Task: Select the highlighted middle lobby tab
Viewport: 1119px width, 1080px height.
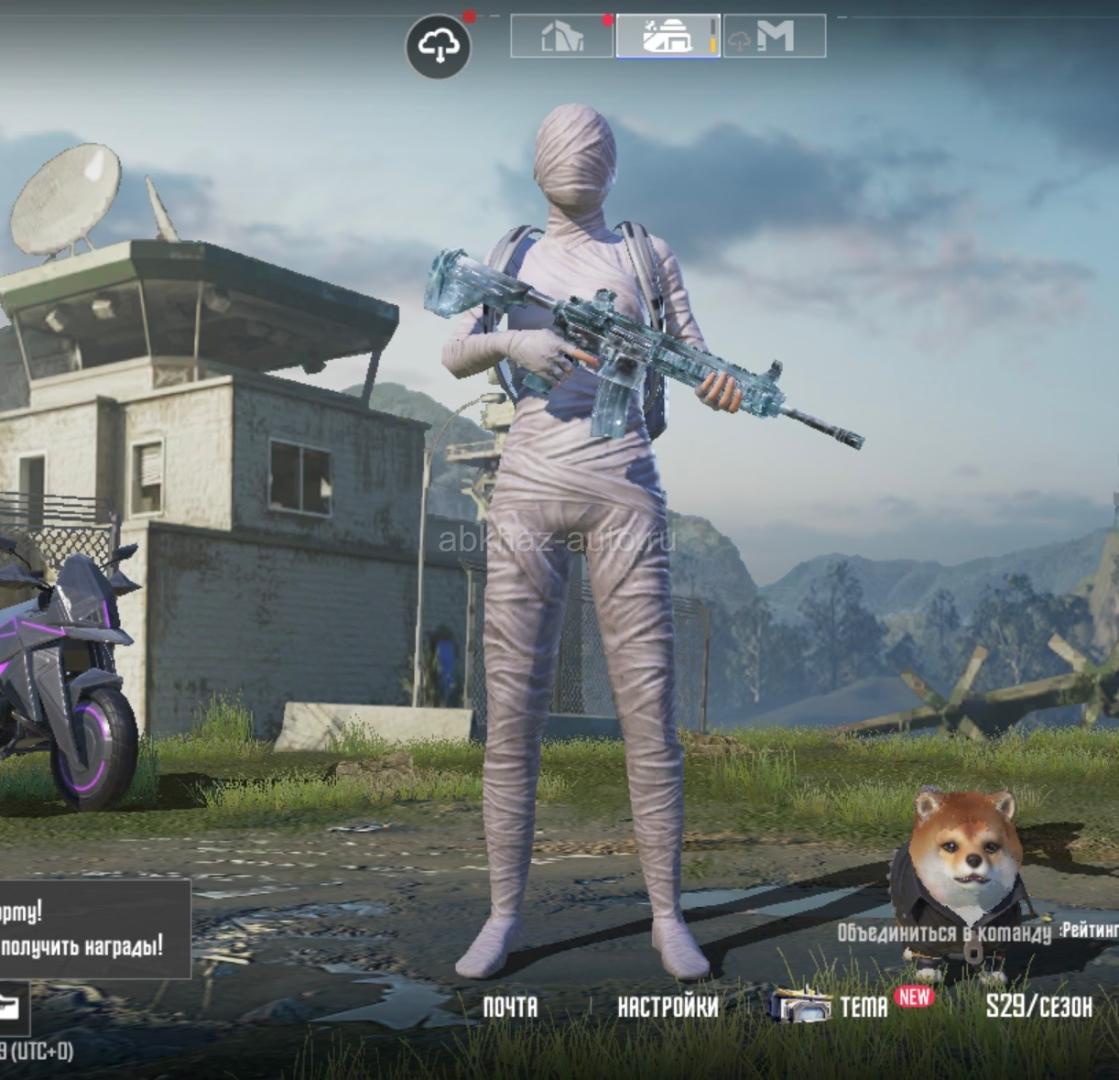Action: (667, 37)
